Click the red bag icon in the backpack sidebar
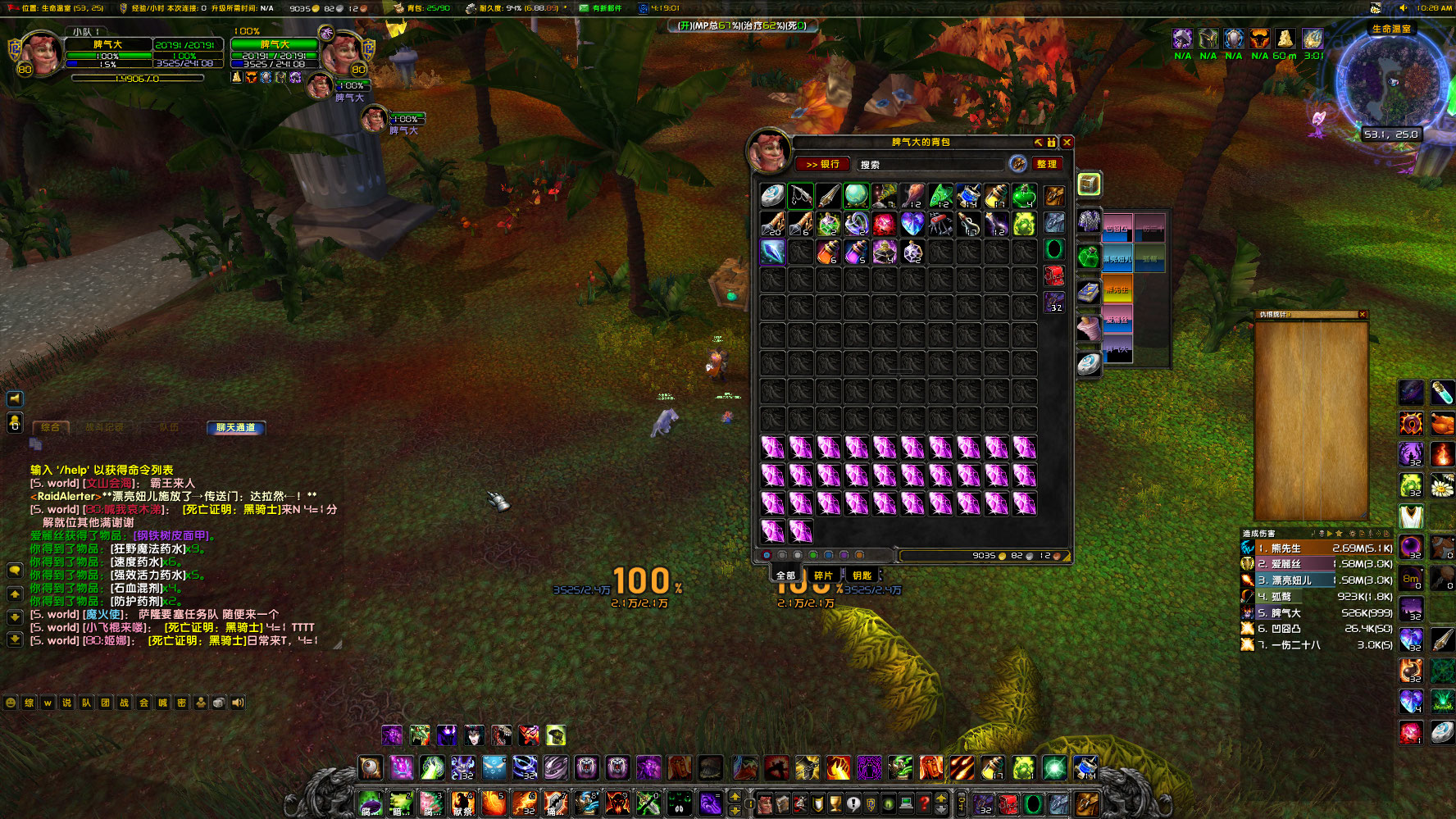The height and width of the screenshot is (819, 1456). coord(1054,275)
